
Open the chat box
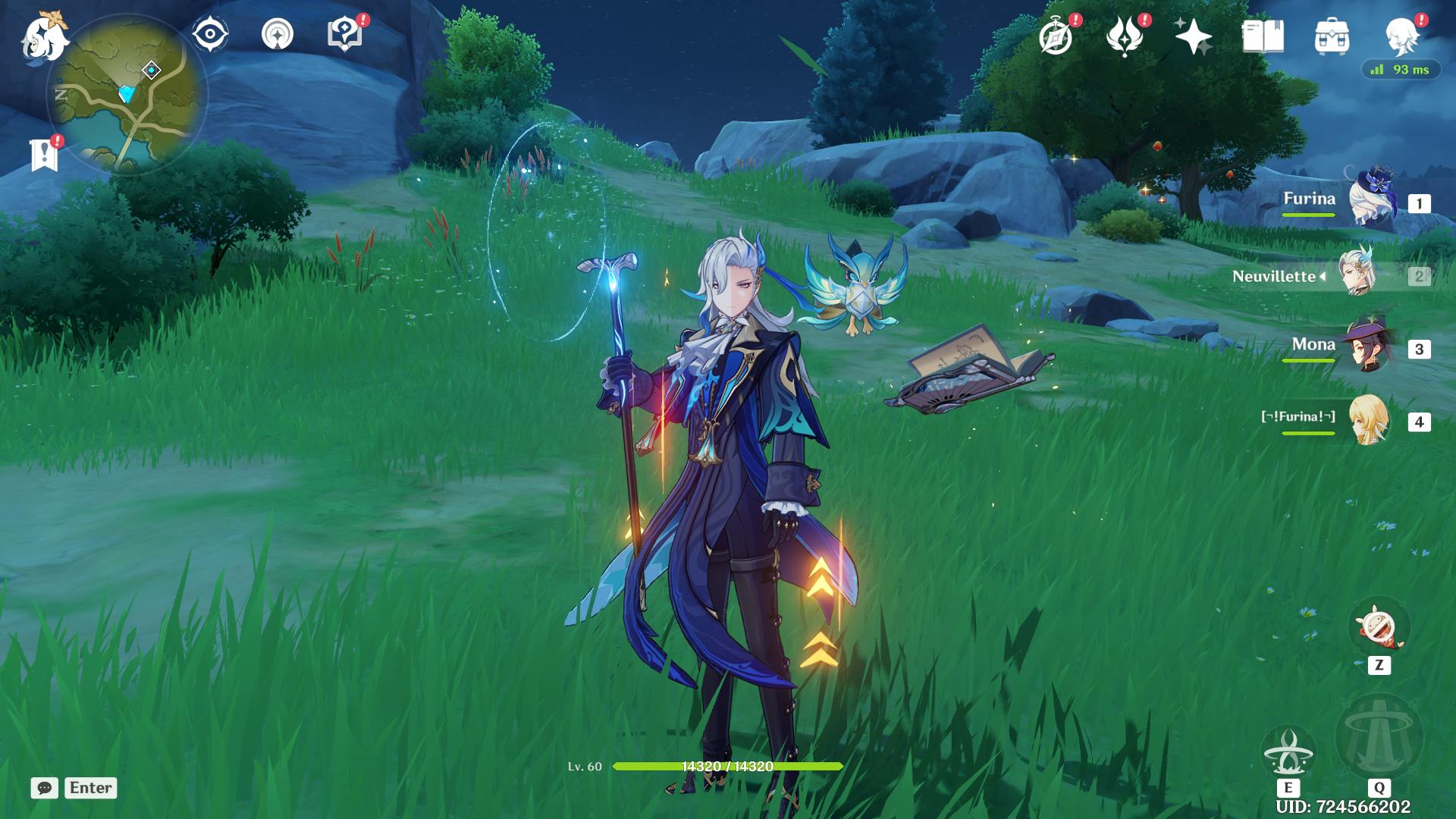[45, 788]
